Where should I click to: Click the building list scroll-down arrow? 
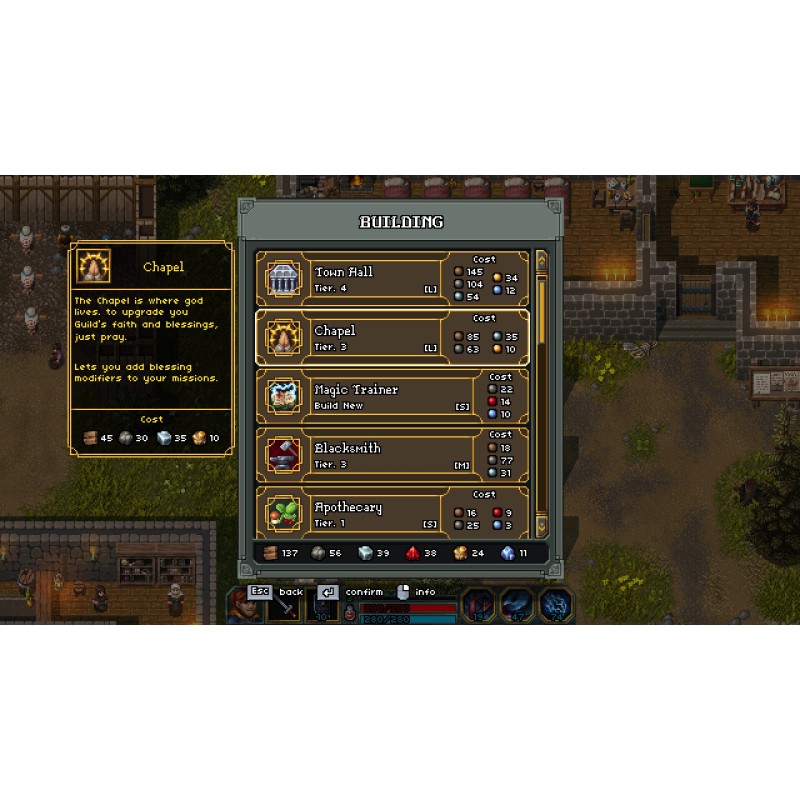click(x=542, y=525)
